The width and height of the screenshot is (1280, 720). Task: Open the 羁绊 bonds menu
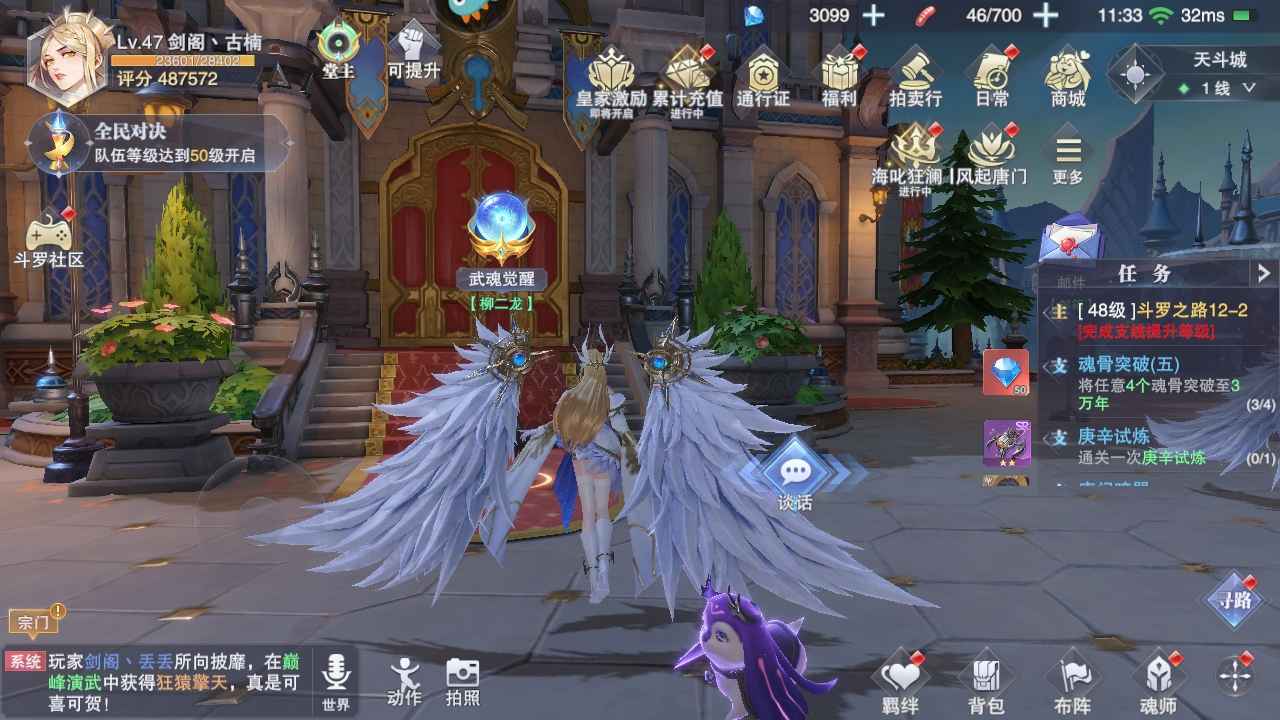click(x=900, y=684)
